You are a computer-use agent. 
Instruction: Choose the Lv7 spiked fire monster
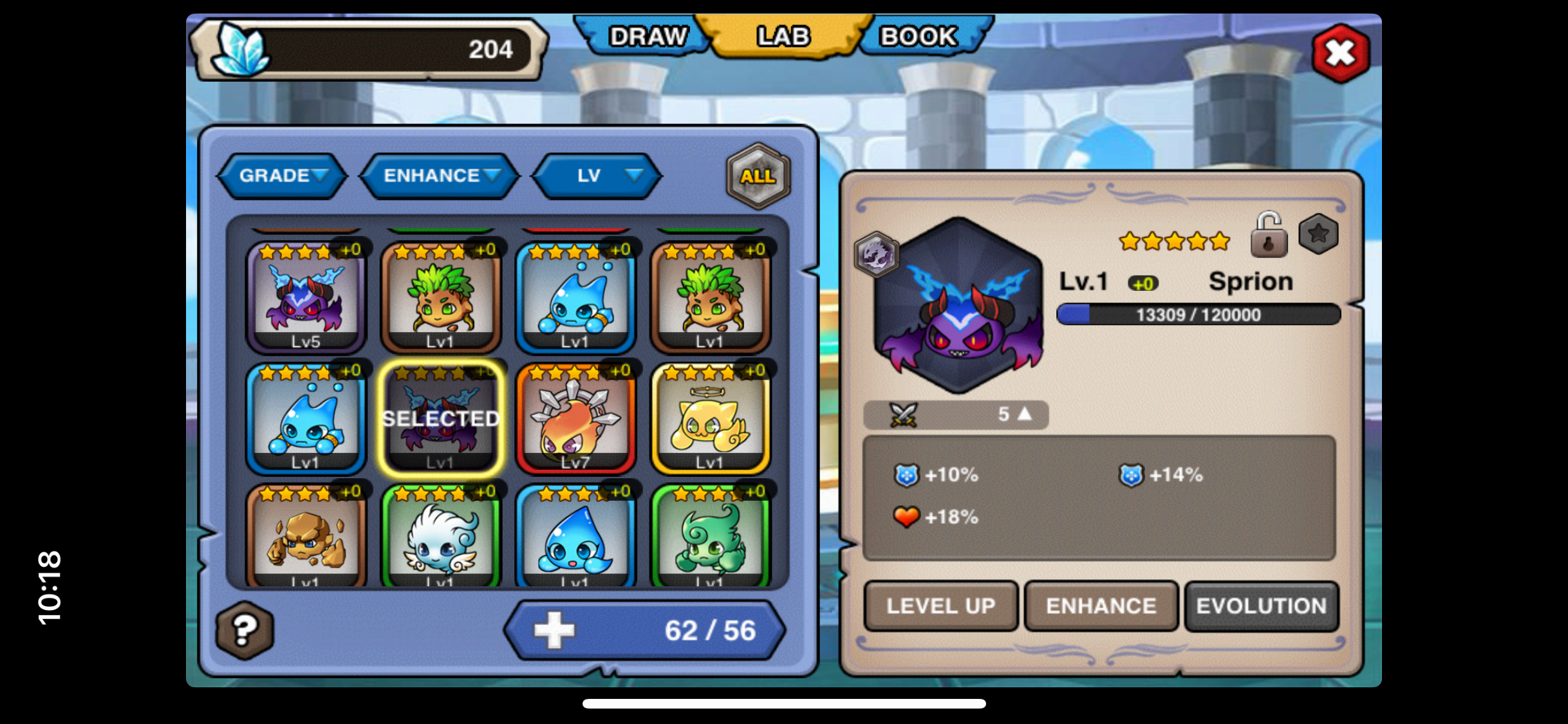[x=575, y=418]
